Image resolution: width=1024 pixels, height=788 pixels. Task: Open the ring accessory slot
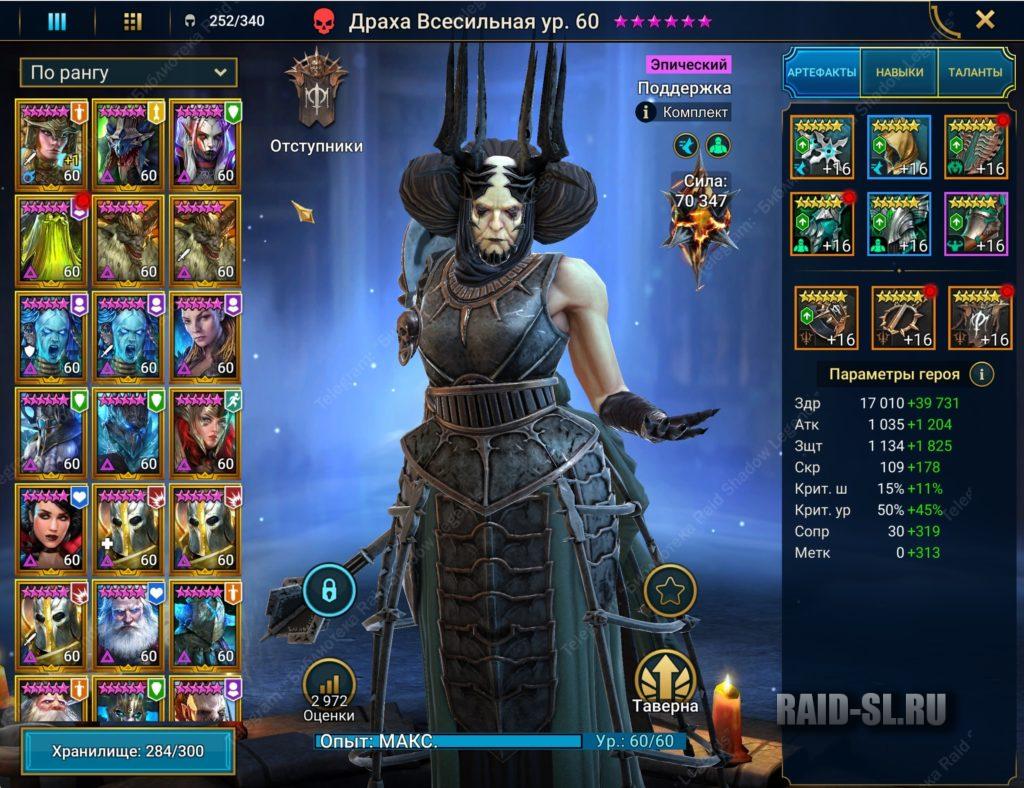click(x=824, y=316)
